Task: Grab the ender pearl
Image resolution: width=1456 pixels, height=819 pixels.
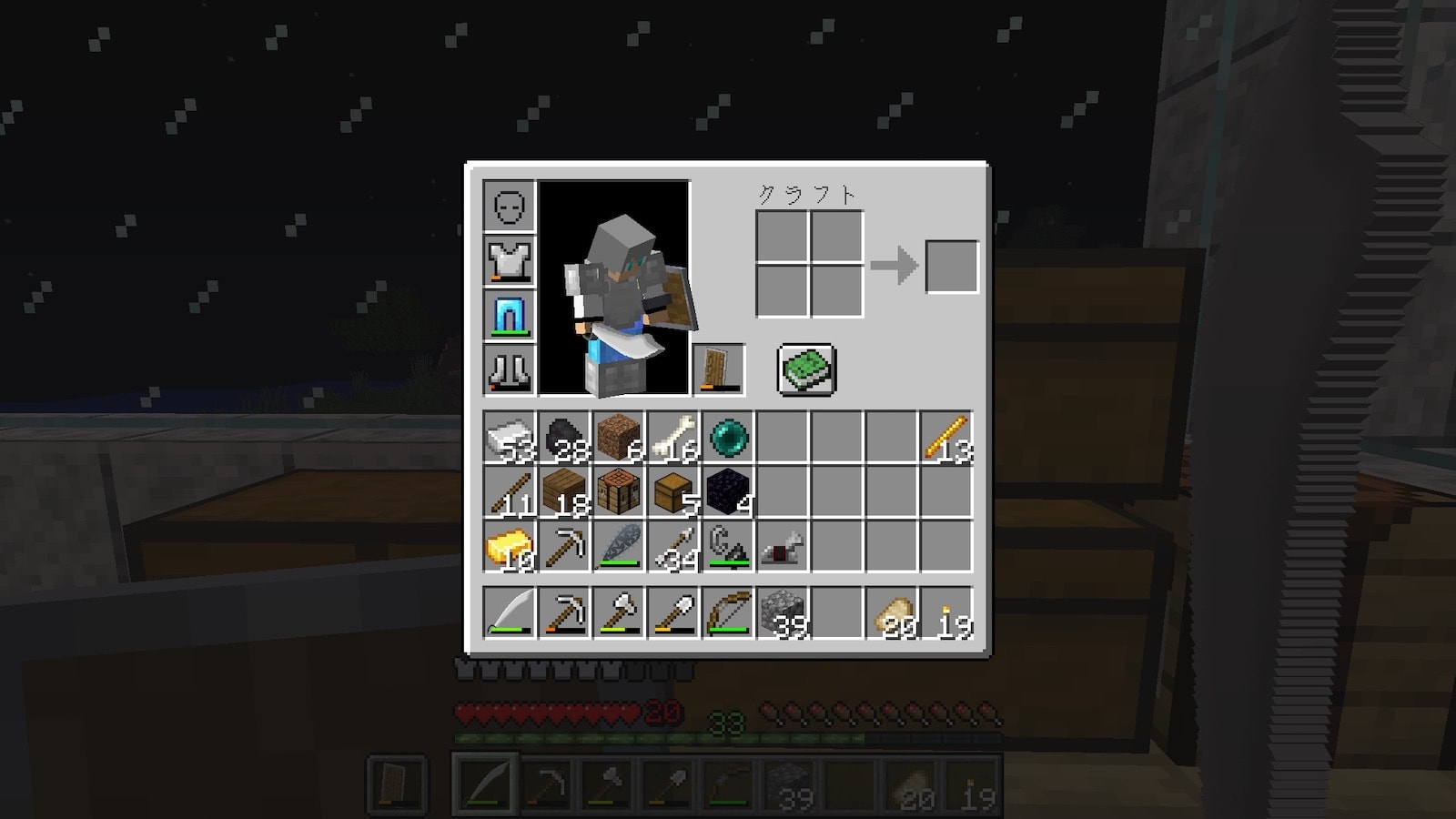Action: (x=728, y=438)
